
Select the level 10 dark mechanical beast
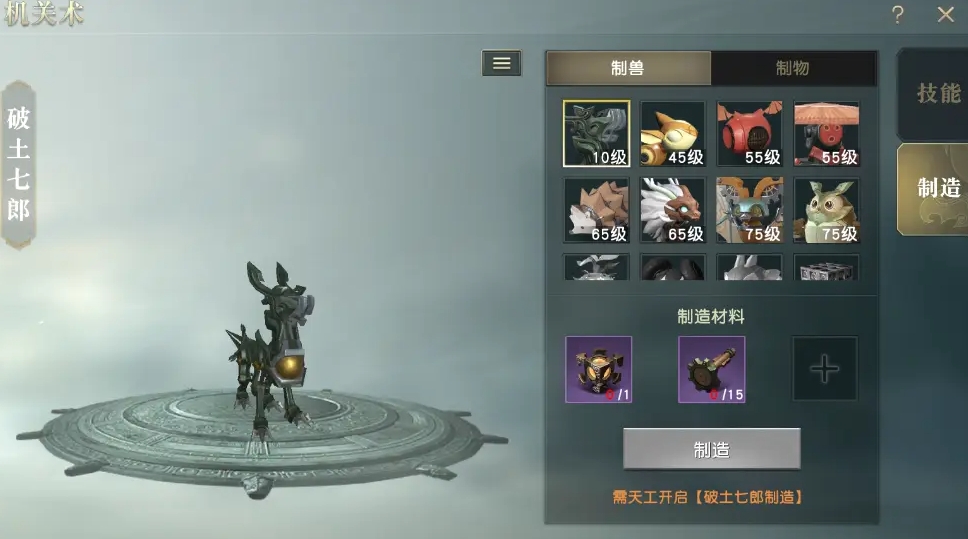[x=597, y=133]
